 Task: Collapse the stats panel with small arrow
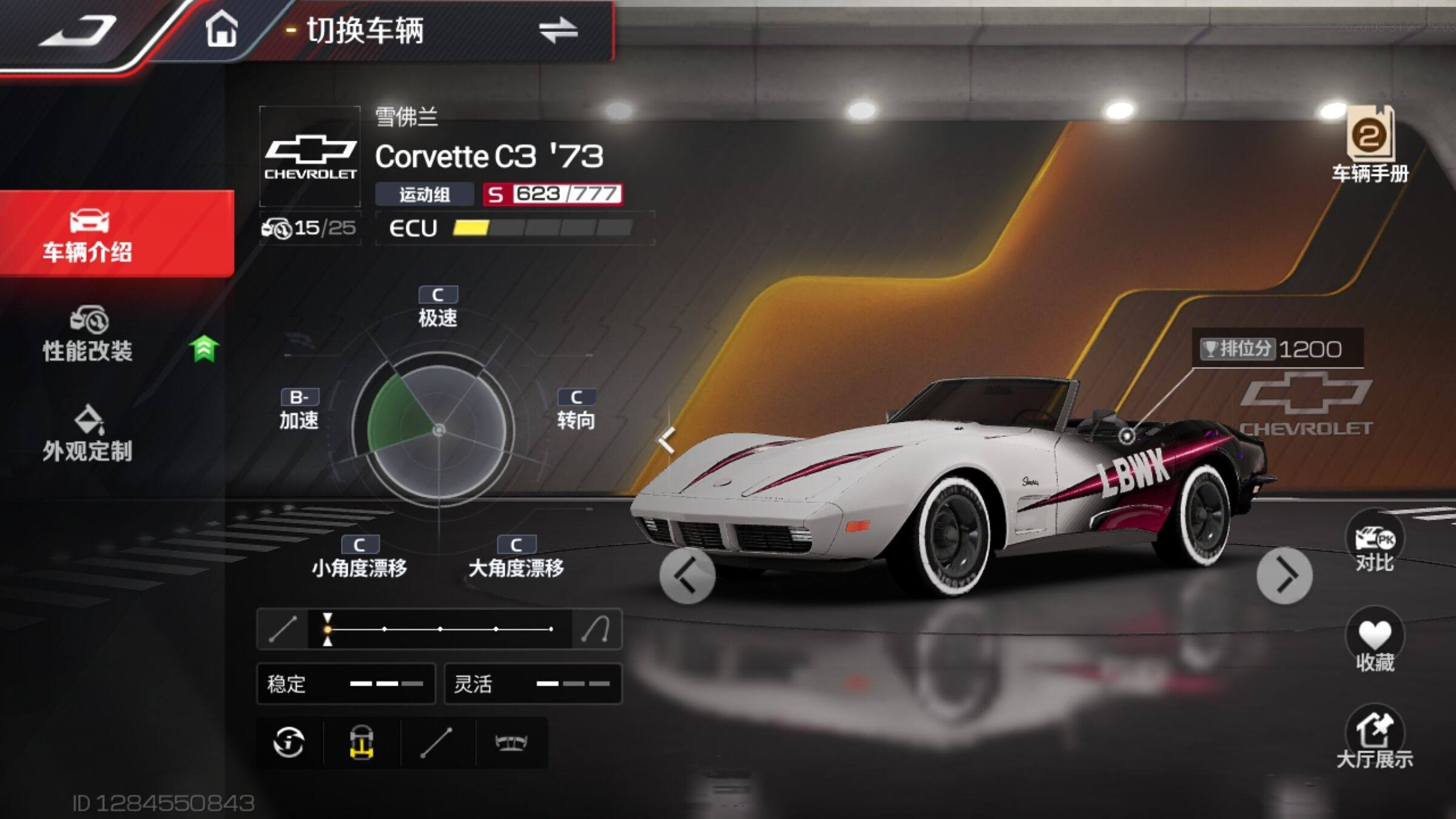[667, 439]
